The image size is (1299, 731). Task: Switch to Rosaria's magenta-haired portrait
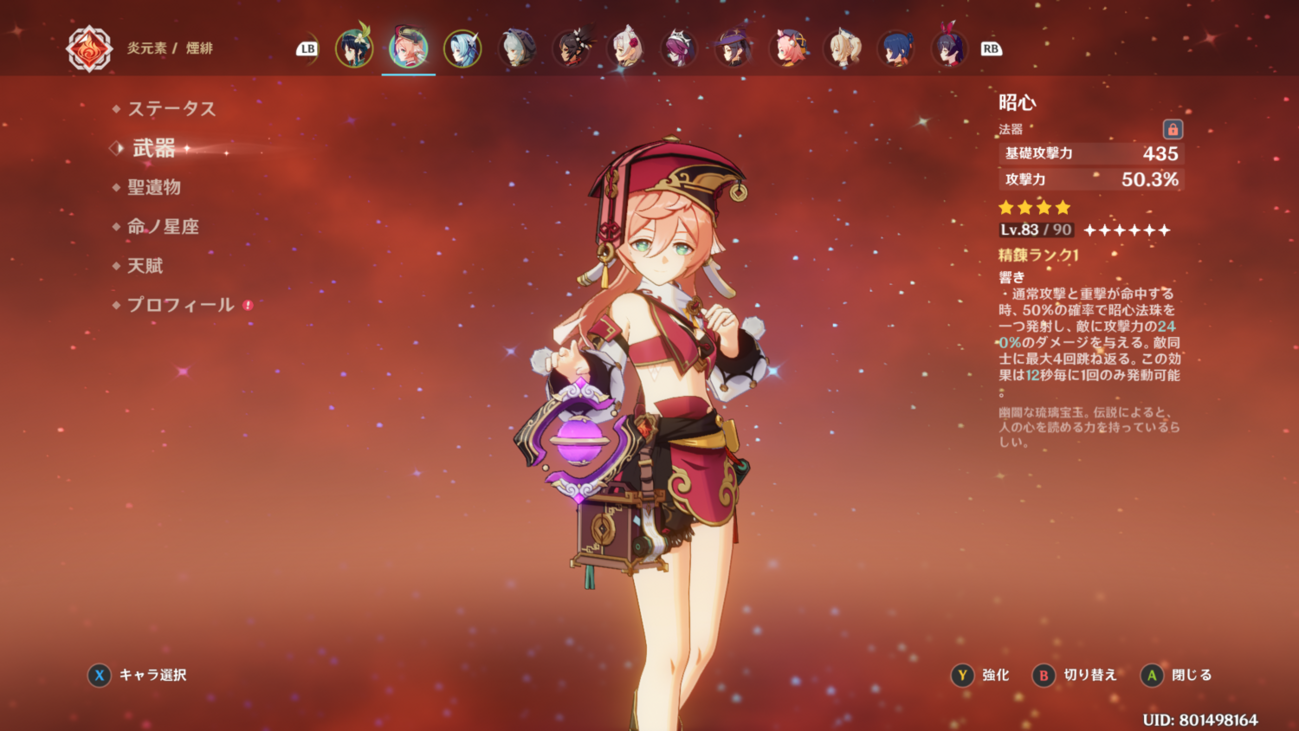point(680,48)
